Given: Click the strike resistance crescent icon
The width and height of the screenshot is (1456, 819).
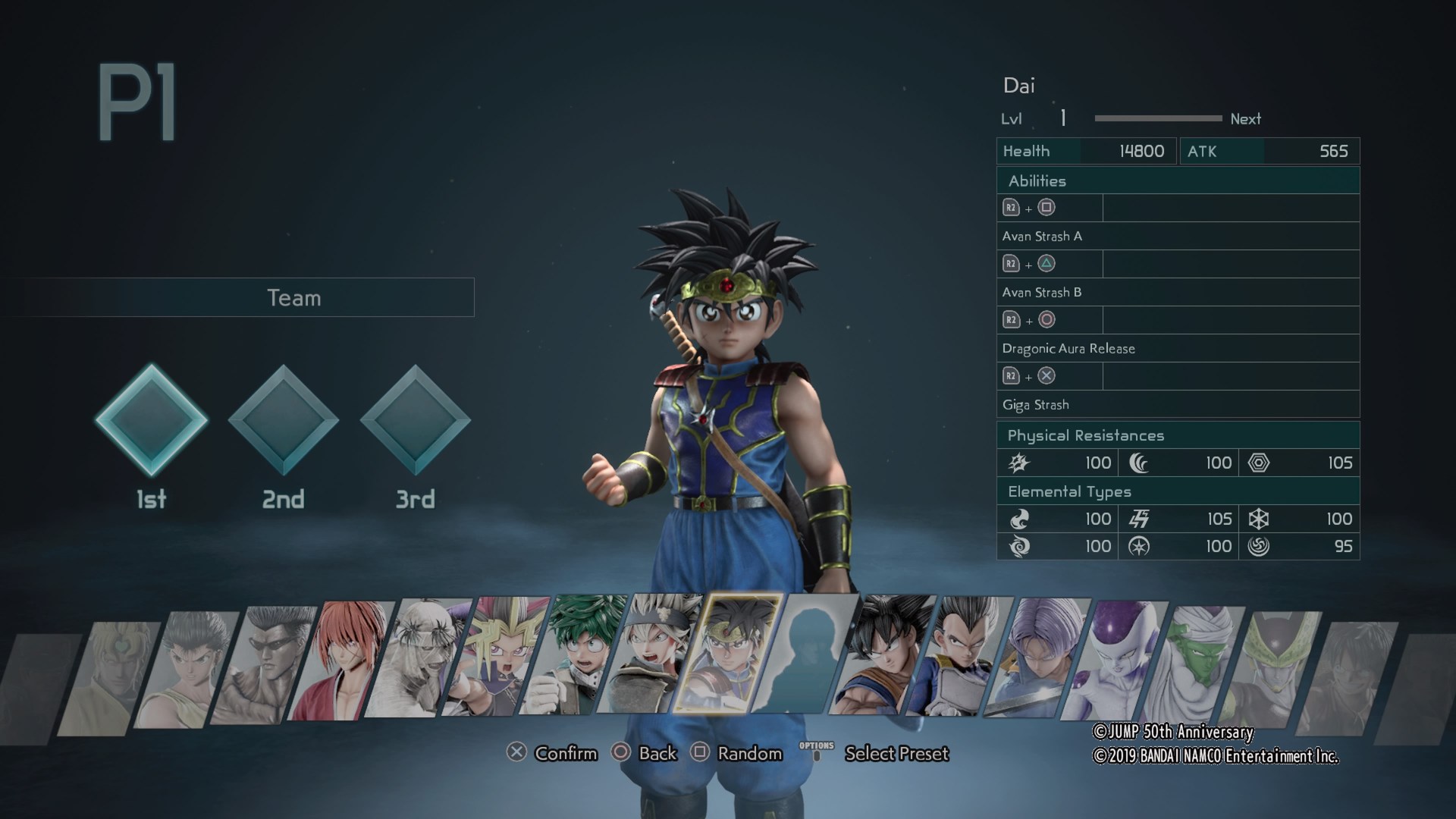Looking at the screenshot, I should tap(1137, 463).
